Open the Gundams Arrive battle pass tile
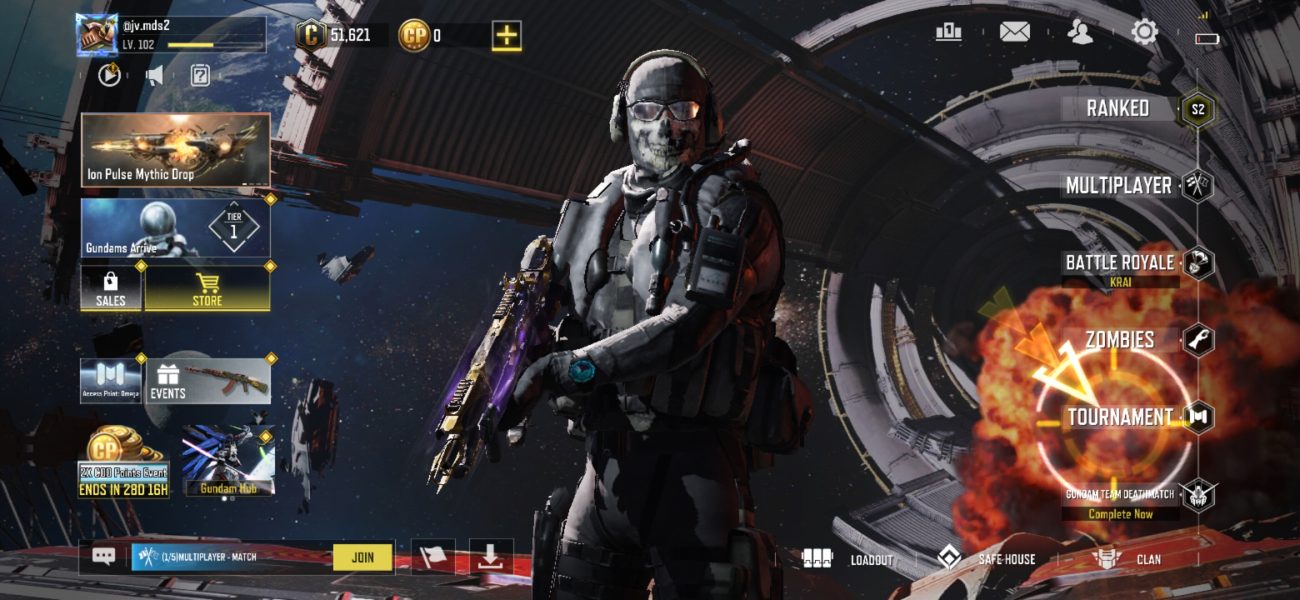This screenshot has width=1300, height=600. pos(175,227)
